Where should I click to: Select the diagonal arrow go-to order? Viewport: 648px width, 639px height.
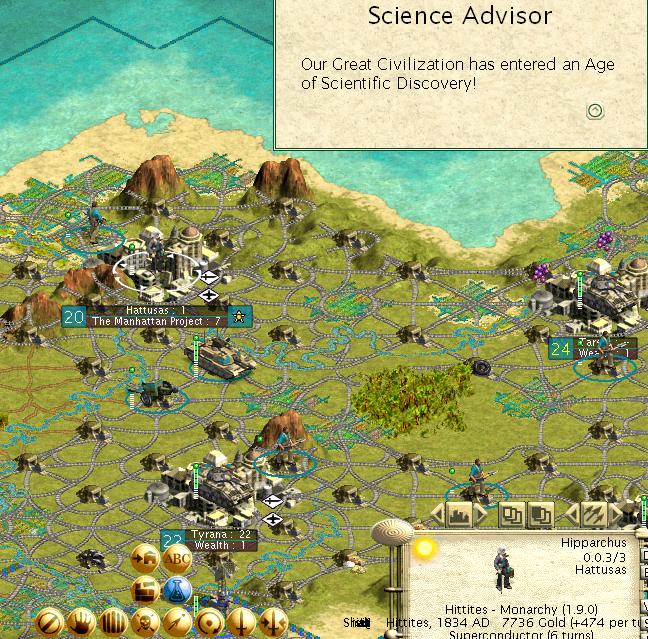click(177, 623)
